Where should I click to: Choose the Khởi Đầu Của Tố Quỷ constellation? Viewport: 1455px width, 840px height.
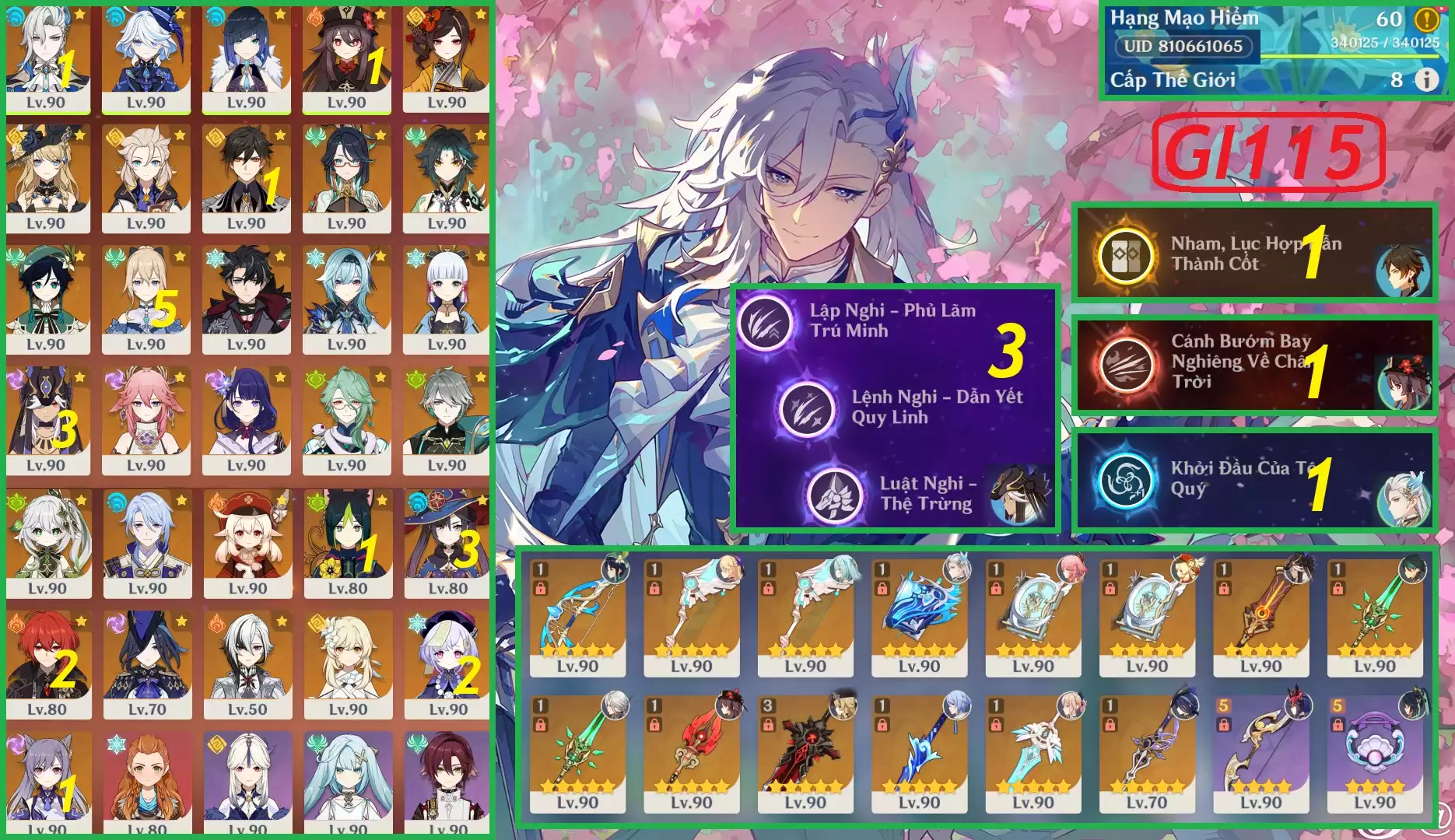(1125, 480)
